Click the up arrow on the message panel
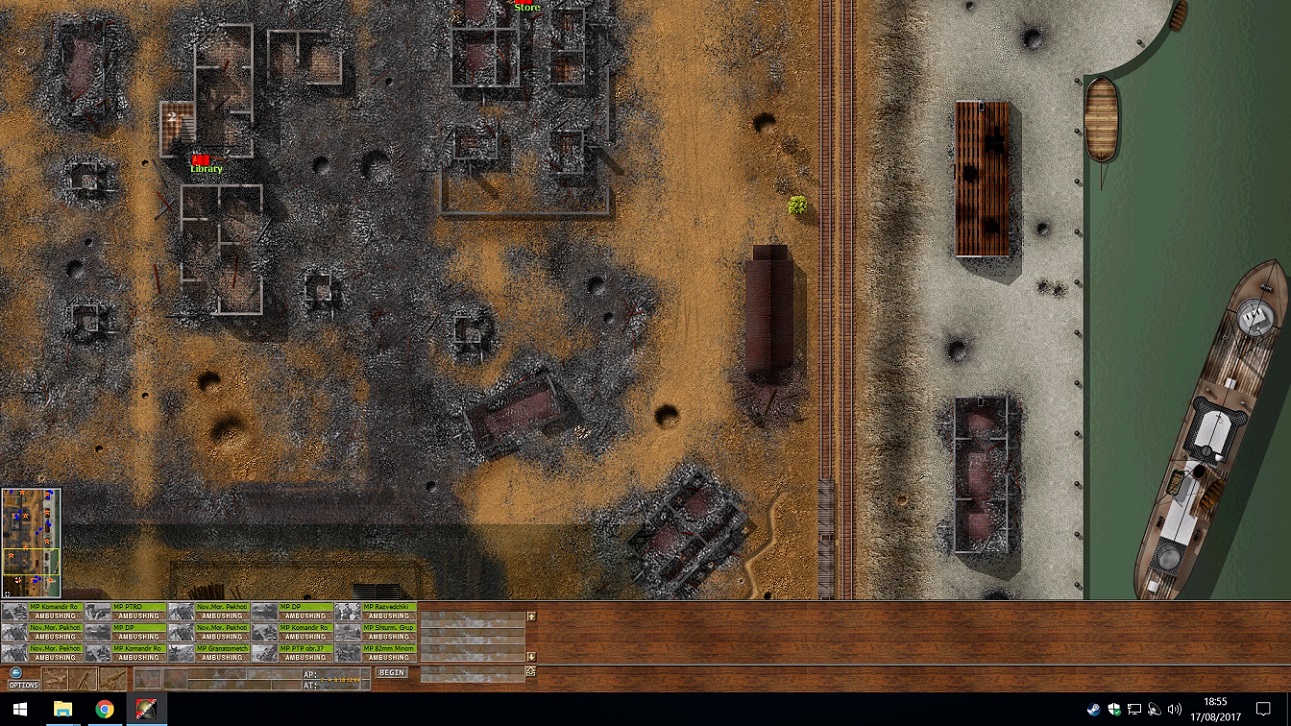The height and width of the screenshot is (726, 1291). 531,616
